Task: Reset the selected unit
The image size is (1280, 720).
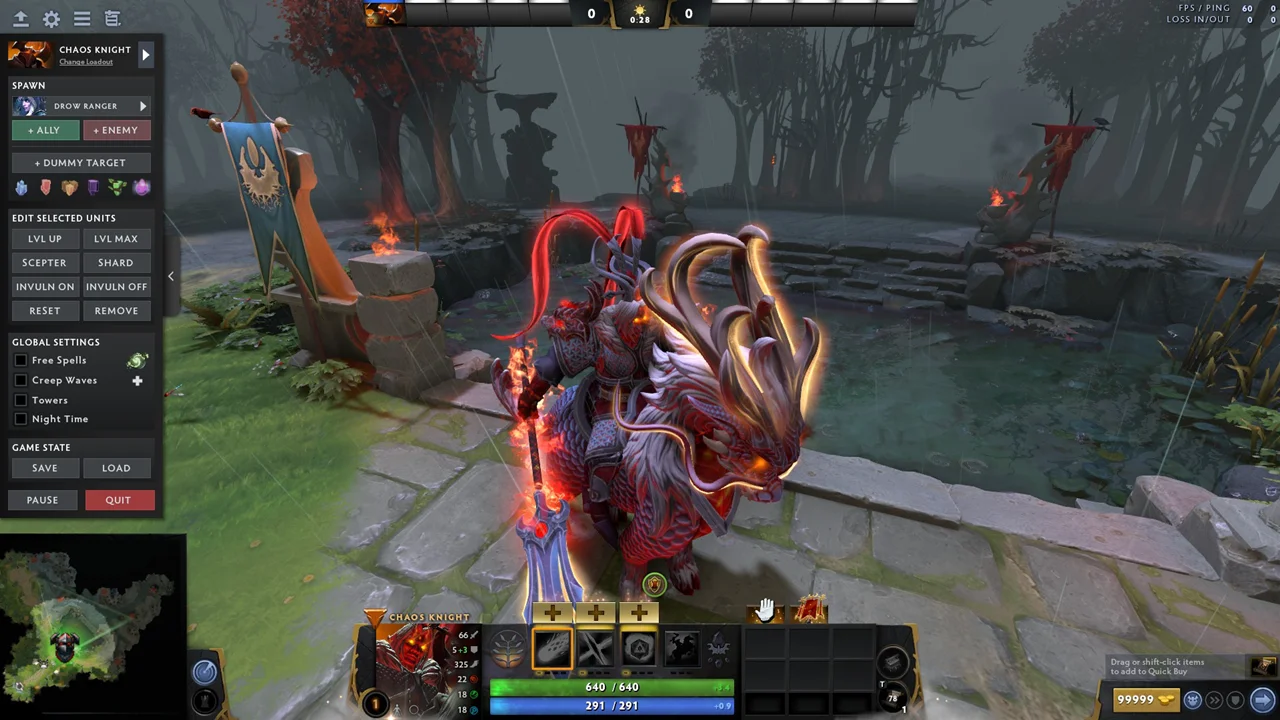Action: point(44,311)
